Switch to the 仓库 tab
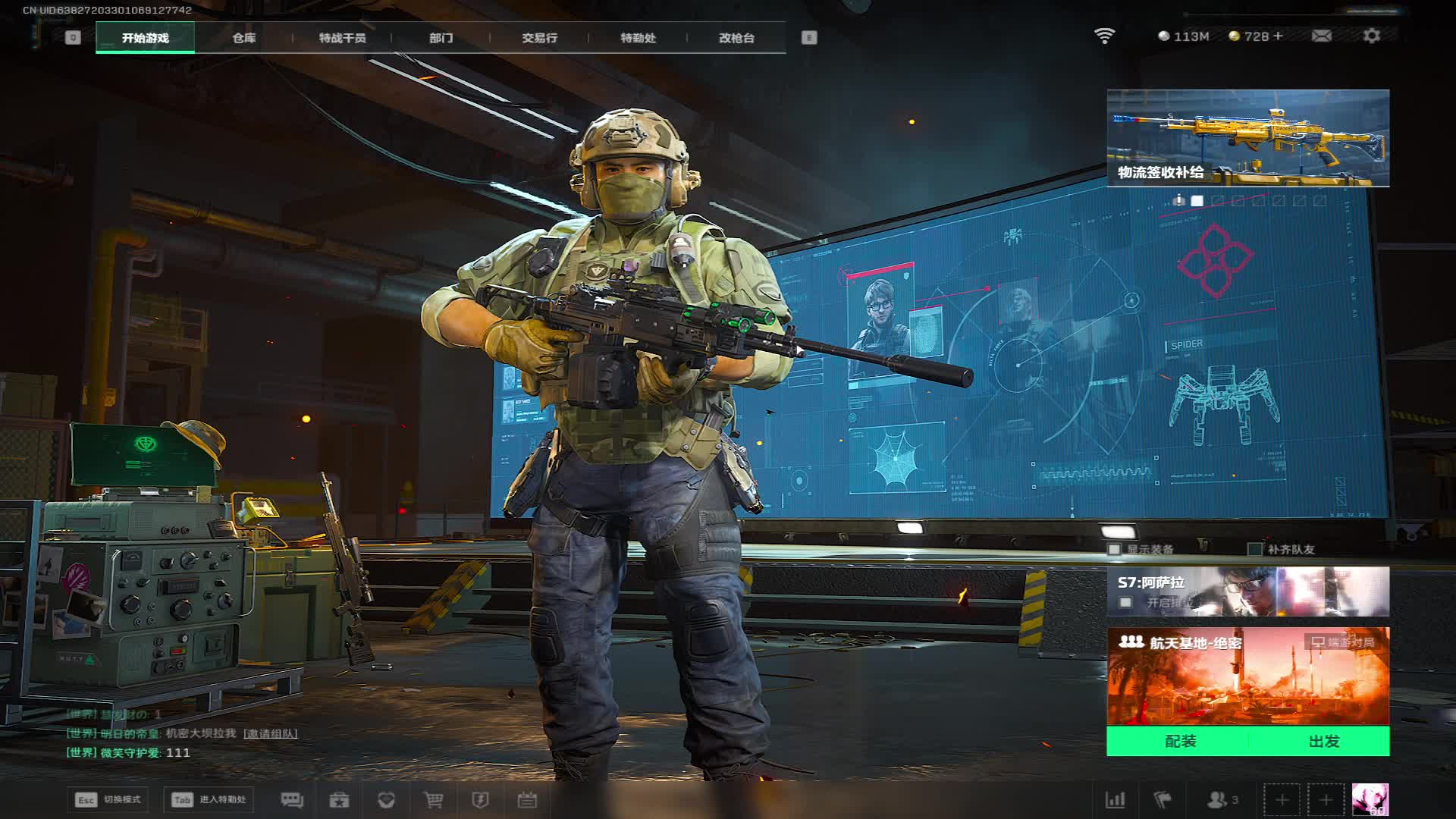Image resolution: width=1456 pixels, height=819 pixels. point(243,38)
